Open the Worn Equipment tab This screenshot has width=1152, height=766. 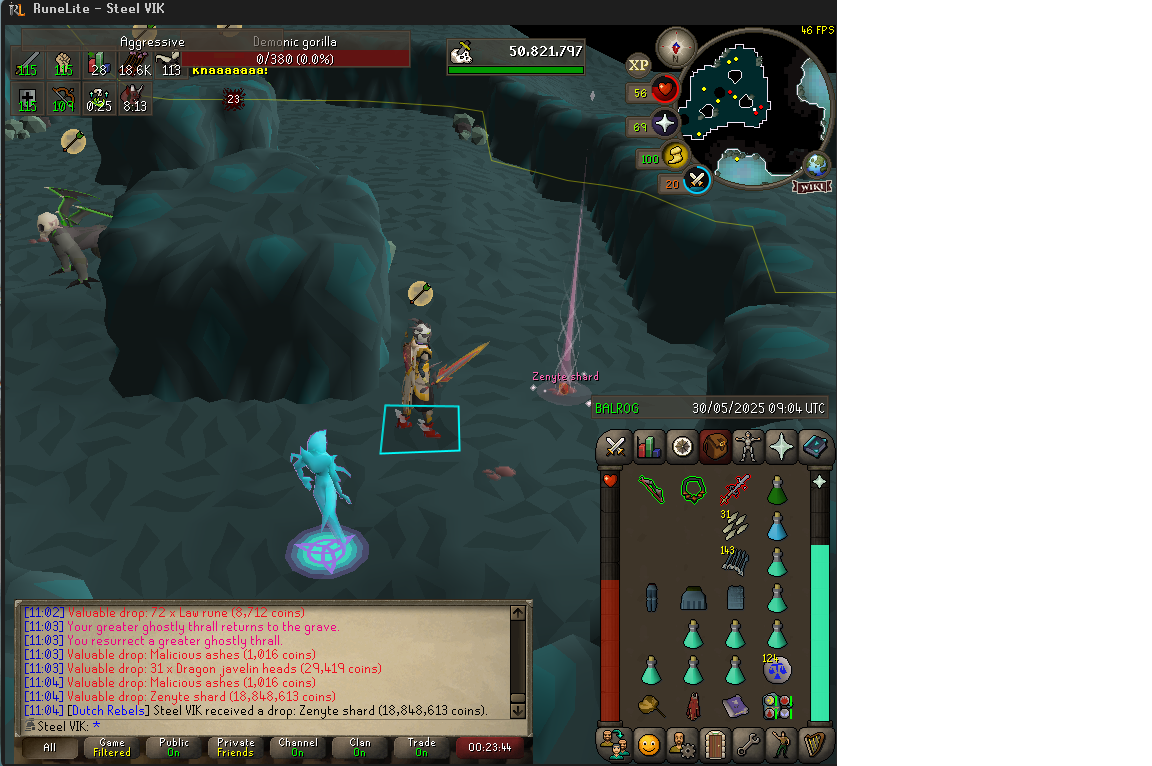point(748,447)
